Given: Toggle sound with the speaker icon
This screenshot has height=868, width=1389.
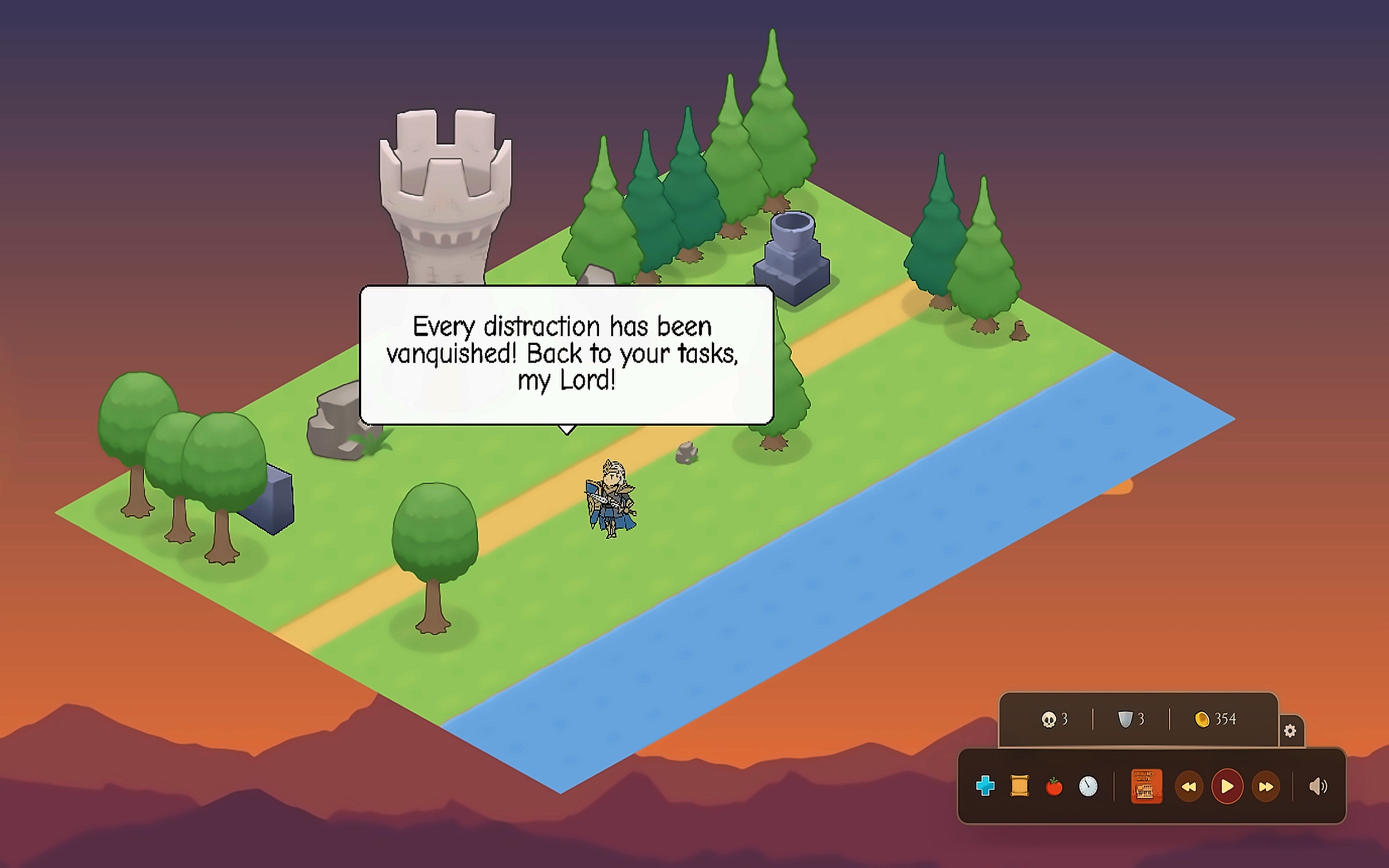Looking at the screenshot, I should coord(1318,786).
